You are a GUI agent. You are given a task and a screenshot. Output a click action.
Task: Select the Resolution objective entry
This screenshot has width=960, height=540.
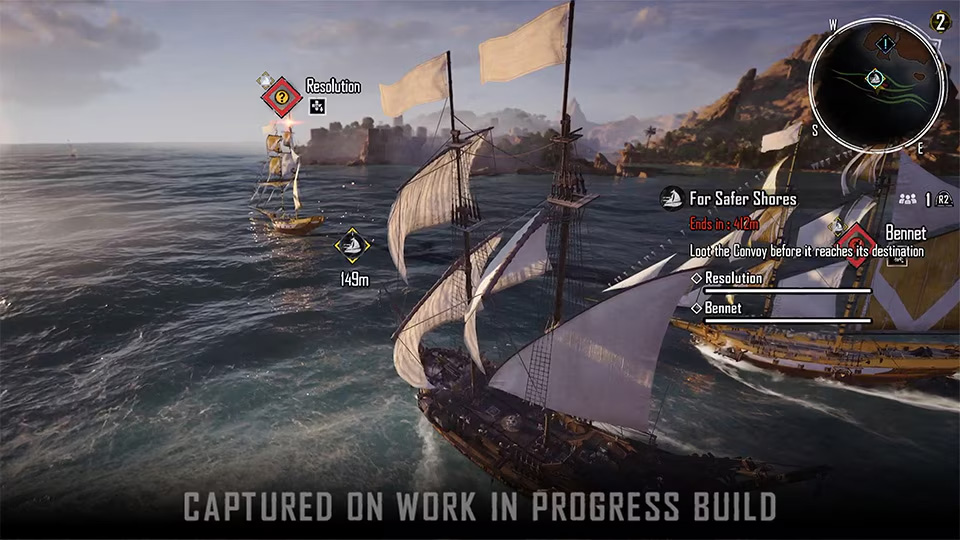[x=733, y=278]
